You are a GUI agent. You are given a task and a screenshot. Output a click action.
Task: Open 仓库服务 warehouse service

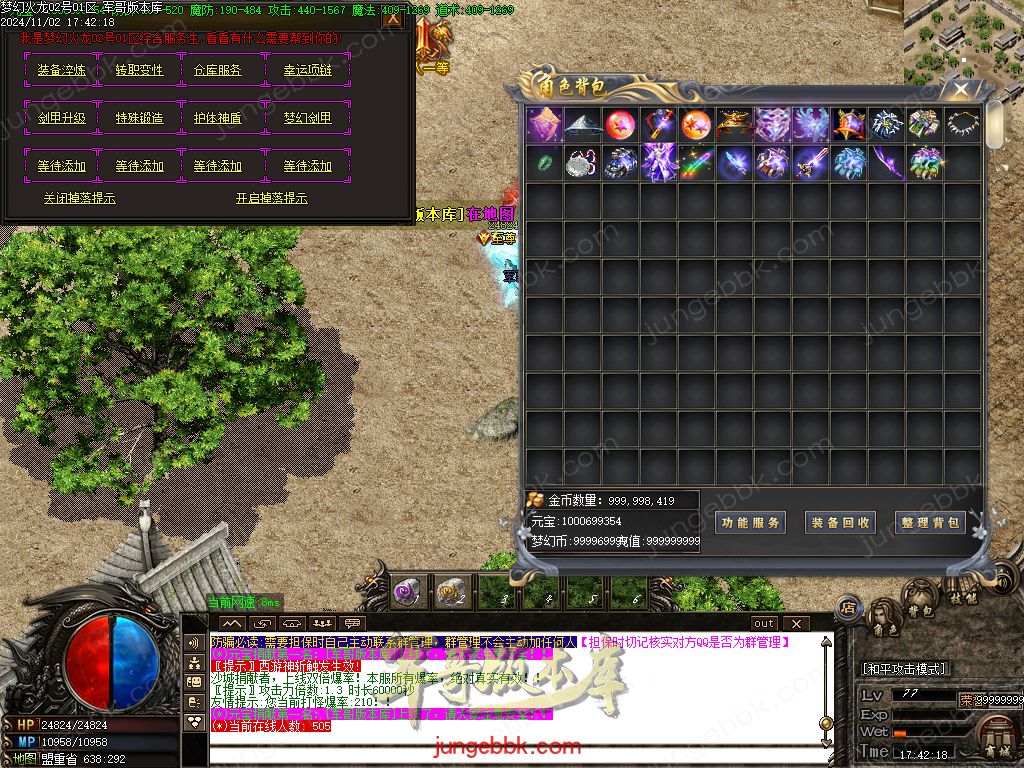pos(217,71)
